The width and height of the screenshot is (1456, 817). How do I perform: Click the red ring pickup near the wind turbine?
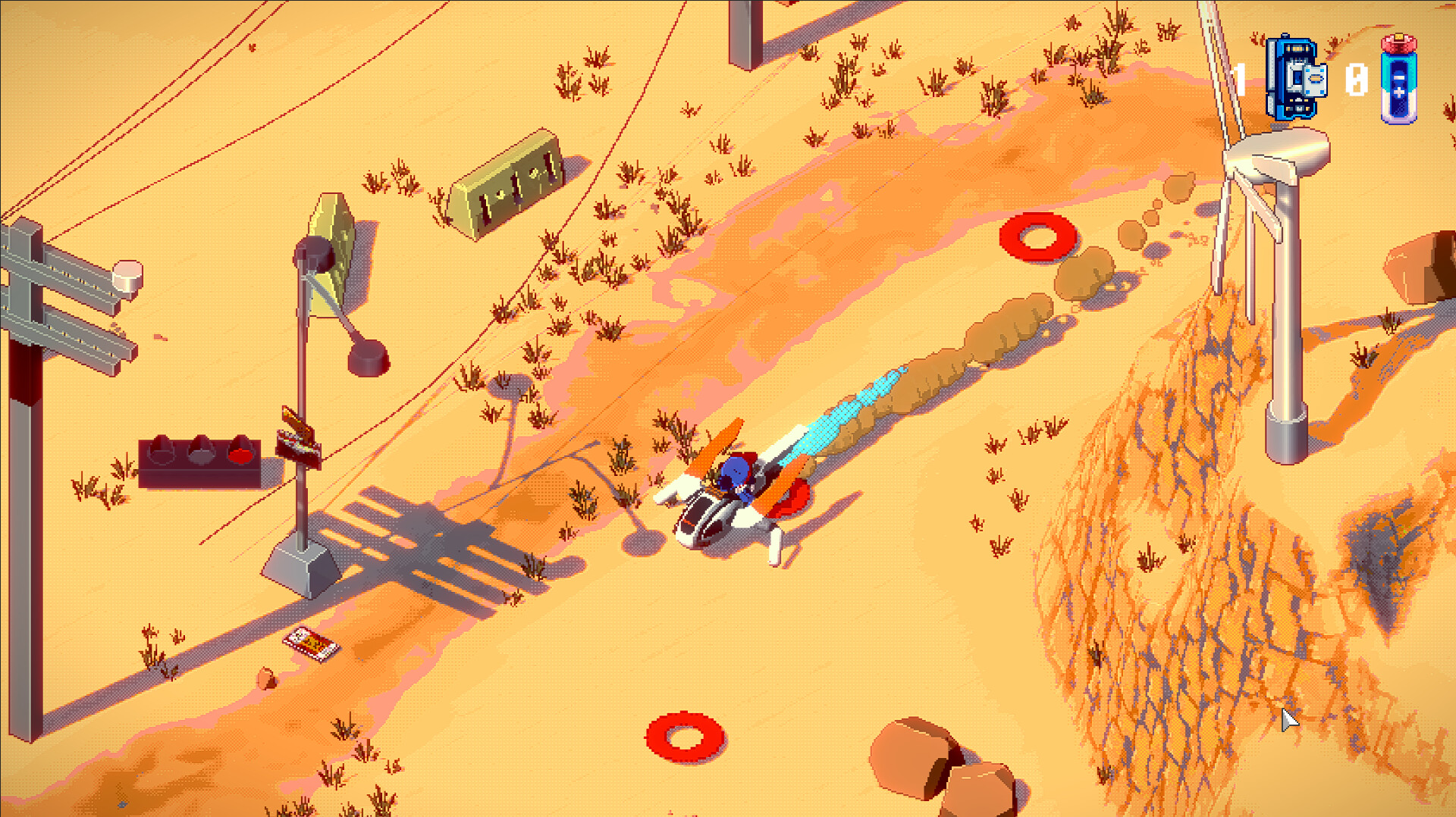[1037, 237]
